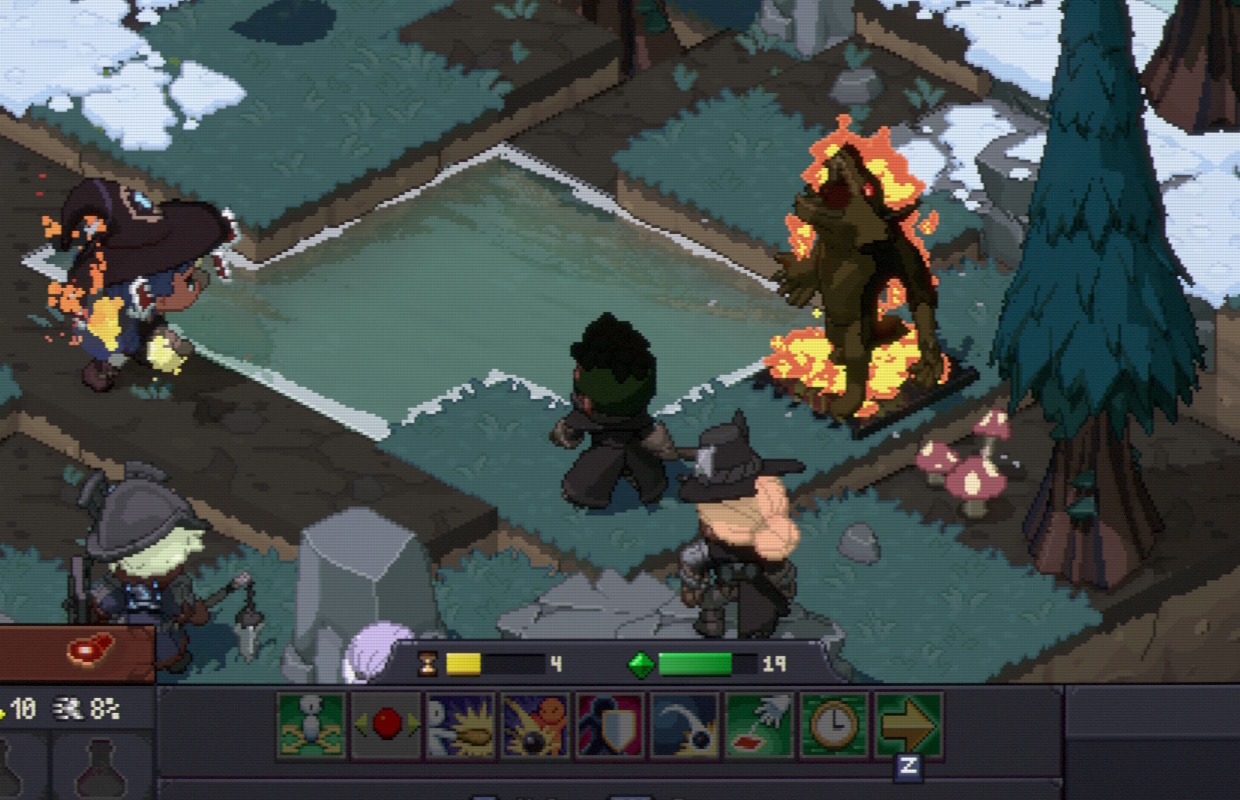
Task: Use the bomb throw on orange target ability
Action: click(x=535, y=725)
